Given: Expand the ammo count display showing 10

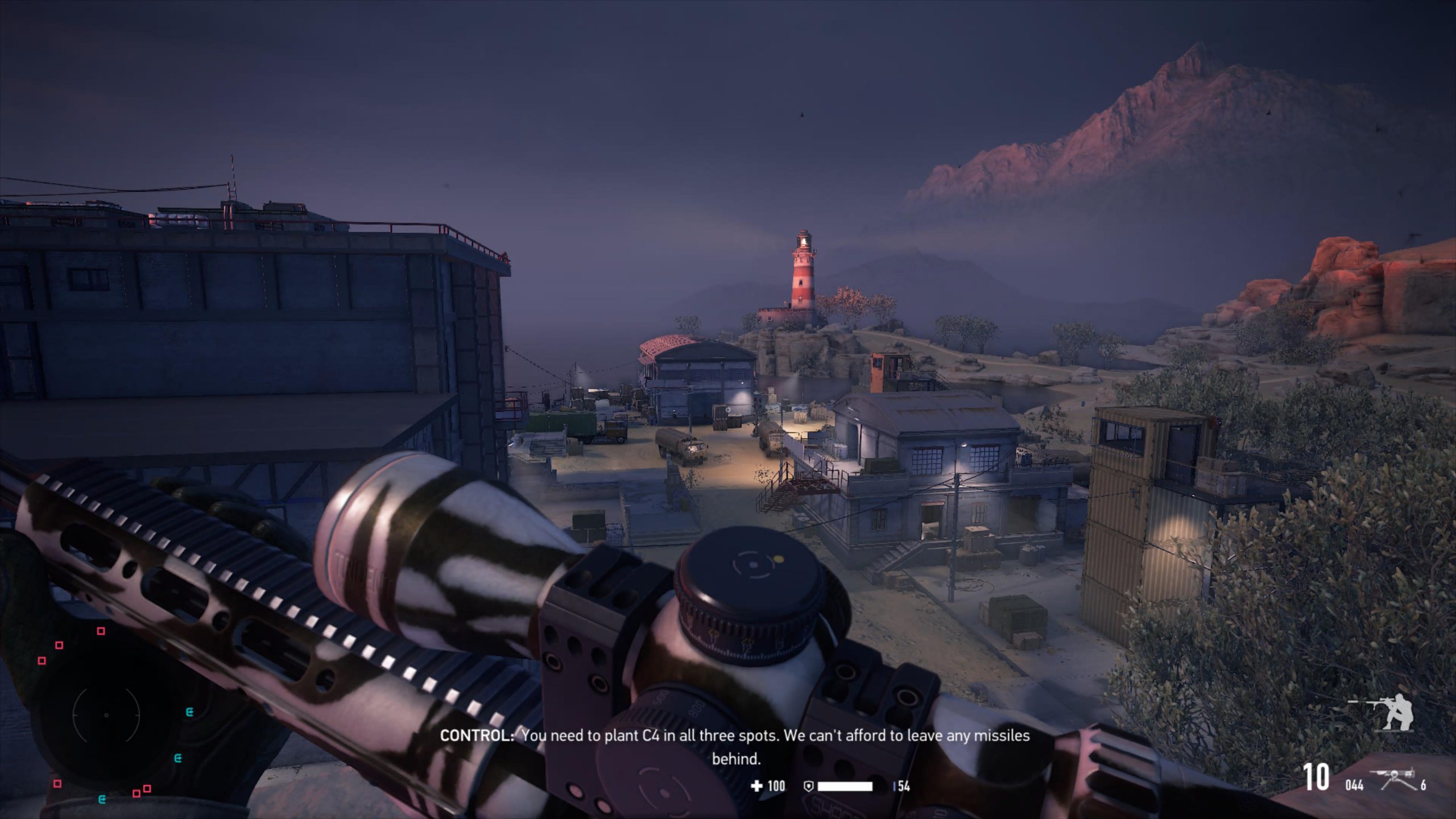Looking at the screenshot, I should pos(1317,777).
